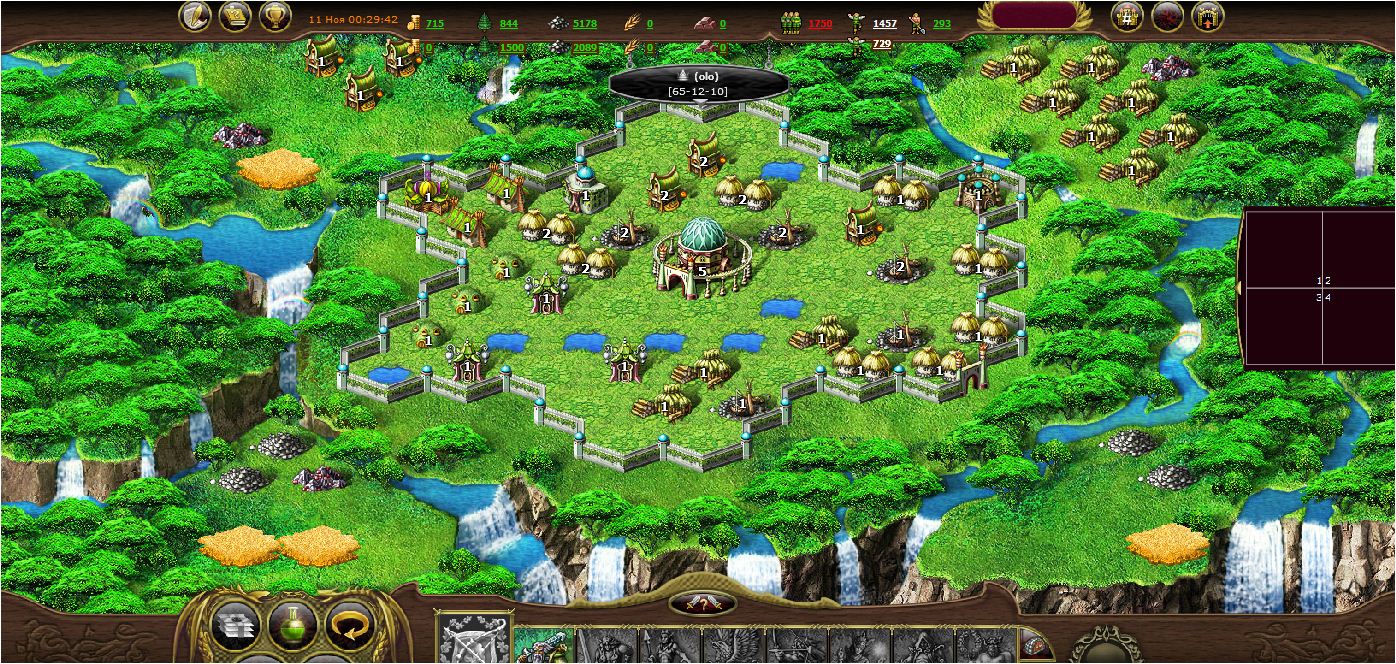Click the castle hash icon button

pos(1128,17)
